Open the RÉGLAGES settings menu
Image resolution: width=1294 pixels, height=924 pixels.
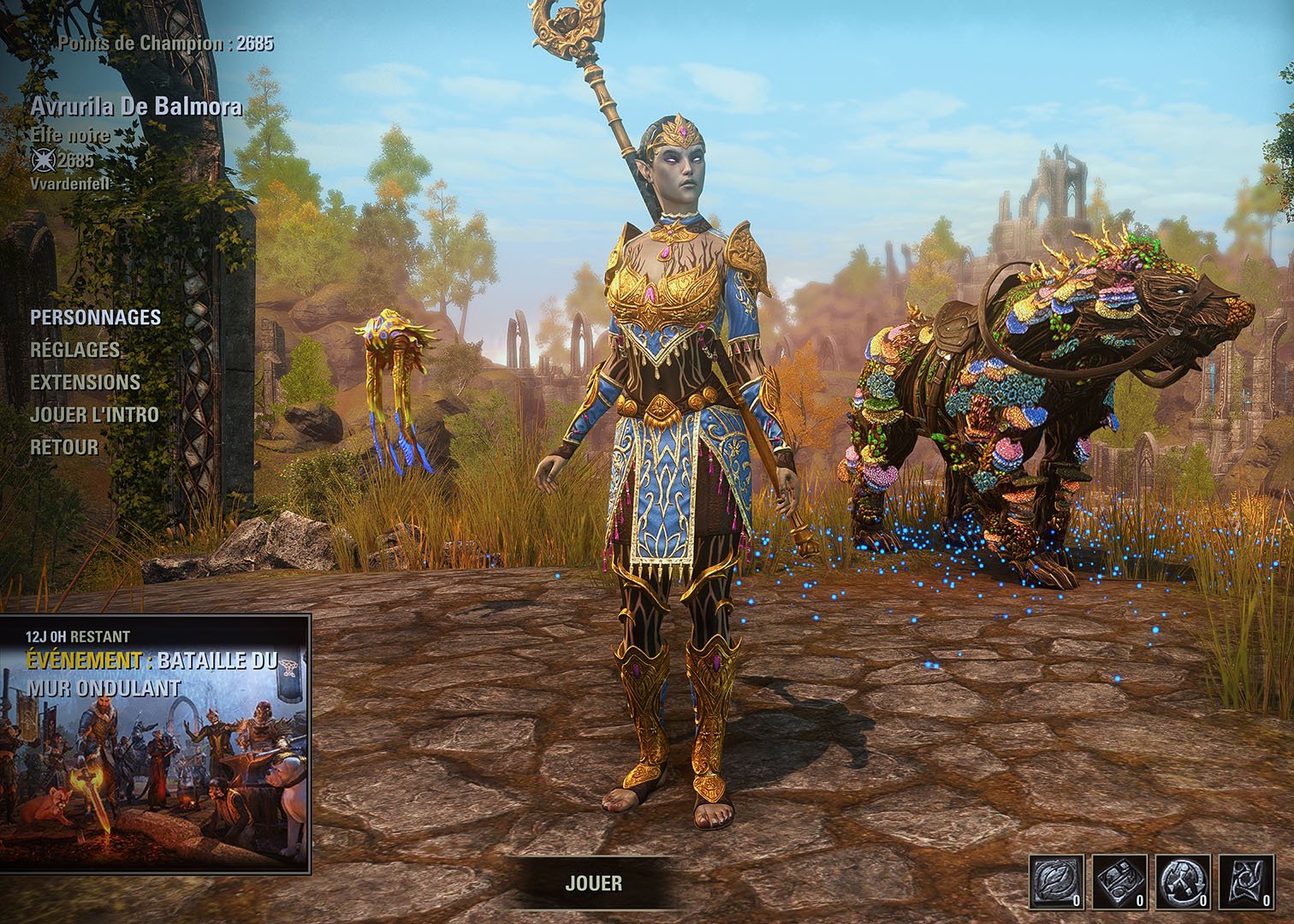coord(75,350)
